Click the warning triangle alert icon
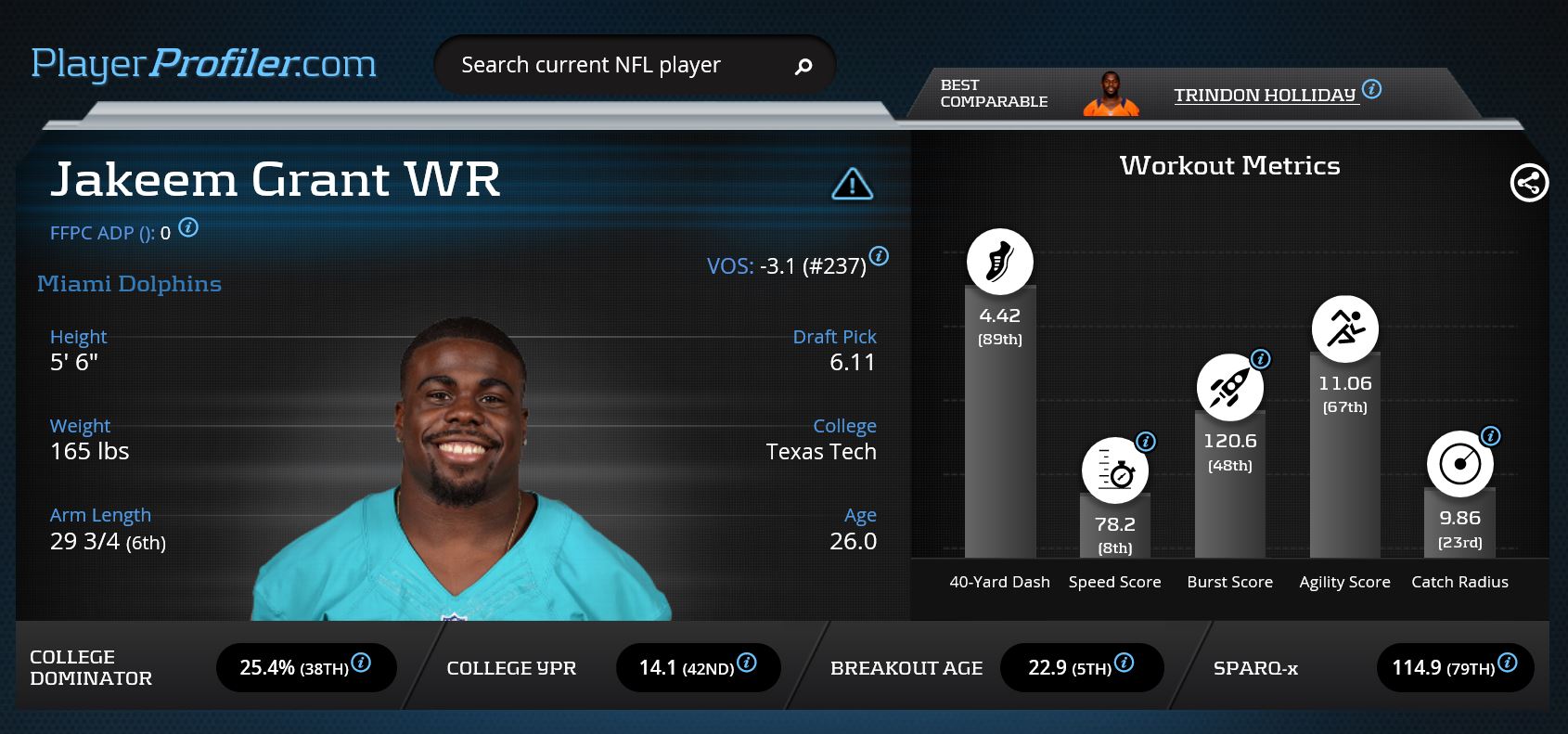The width and height of the screenshot is (1568, 734). [x=852, y=184]
